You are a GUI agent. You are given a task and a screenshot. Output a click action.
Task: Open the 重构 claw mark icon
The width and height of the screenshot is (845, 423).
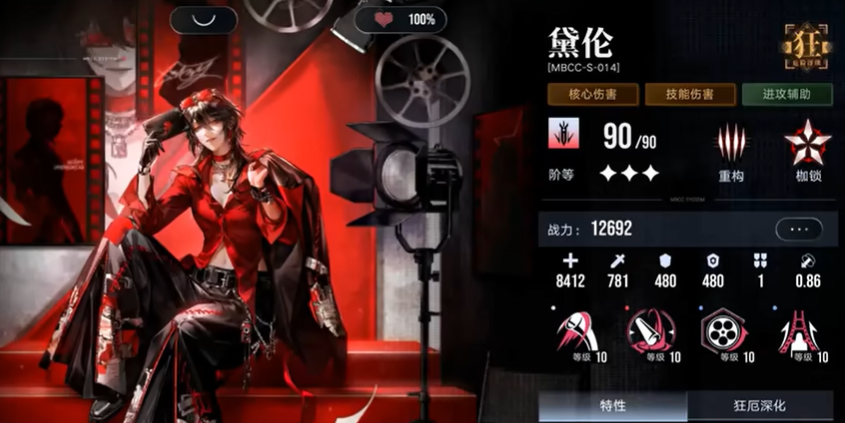pyautogui.click(x=731, y=143)
